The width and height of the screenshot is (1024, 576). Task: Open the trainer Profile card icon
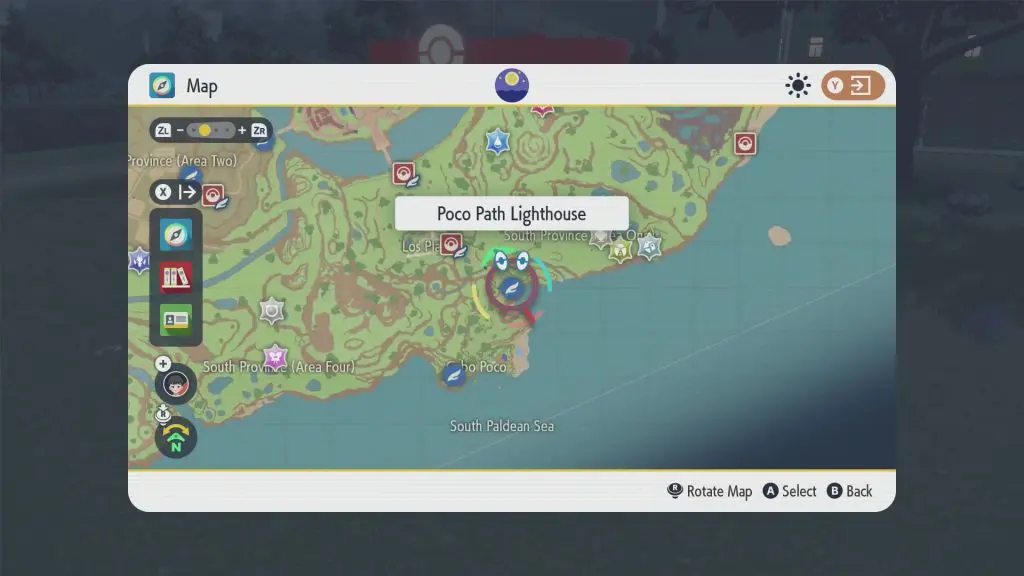point(176,319)
